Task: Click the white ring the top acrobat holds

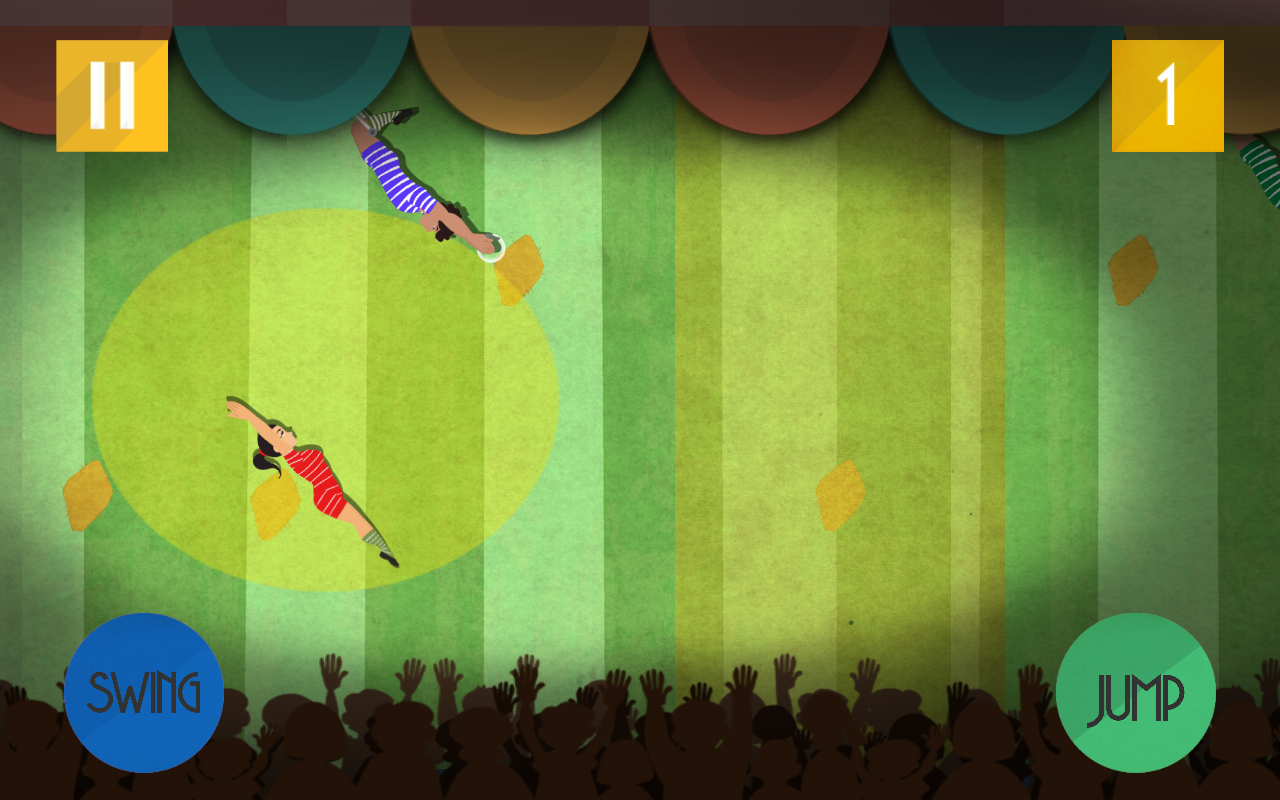Action: pos(490,247)
